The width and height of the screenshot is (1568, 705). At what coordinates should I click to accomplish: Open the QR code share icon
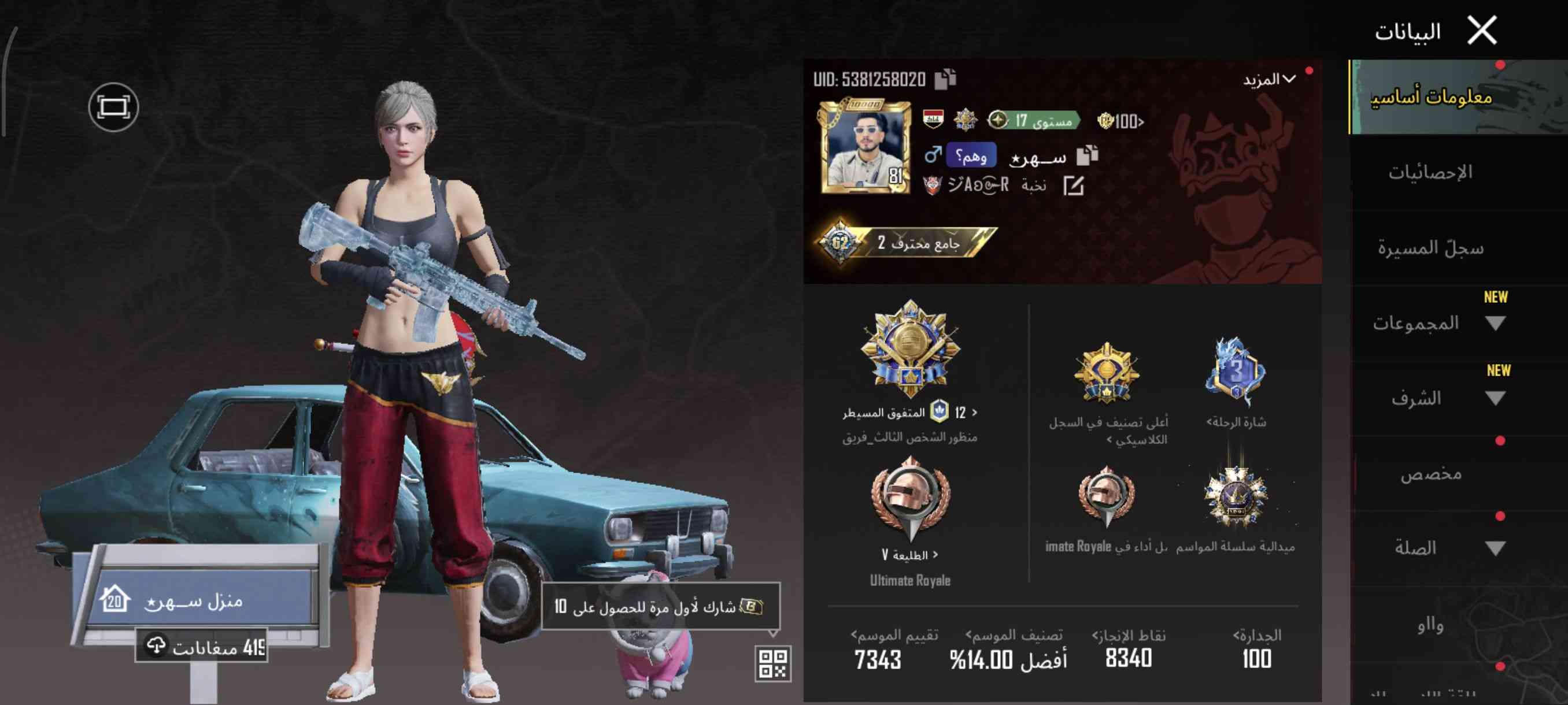[x=772, y=663]
